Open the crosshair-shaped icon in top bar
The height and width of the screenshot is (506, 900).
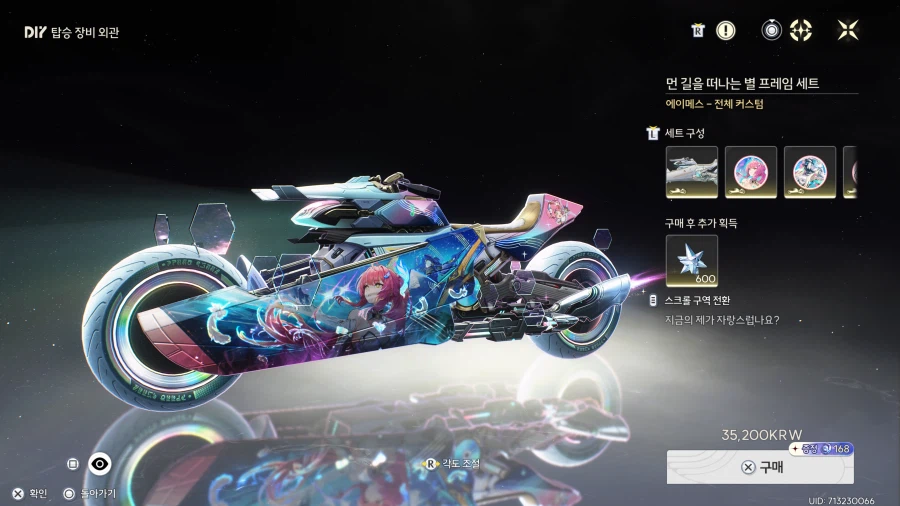click(x=801, y=31)
